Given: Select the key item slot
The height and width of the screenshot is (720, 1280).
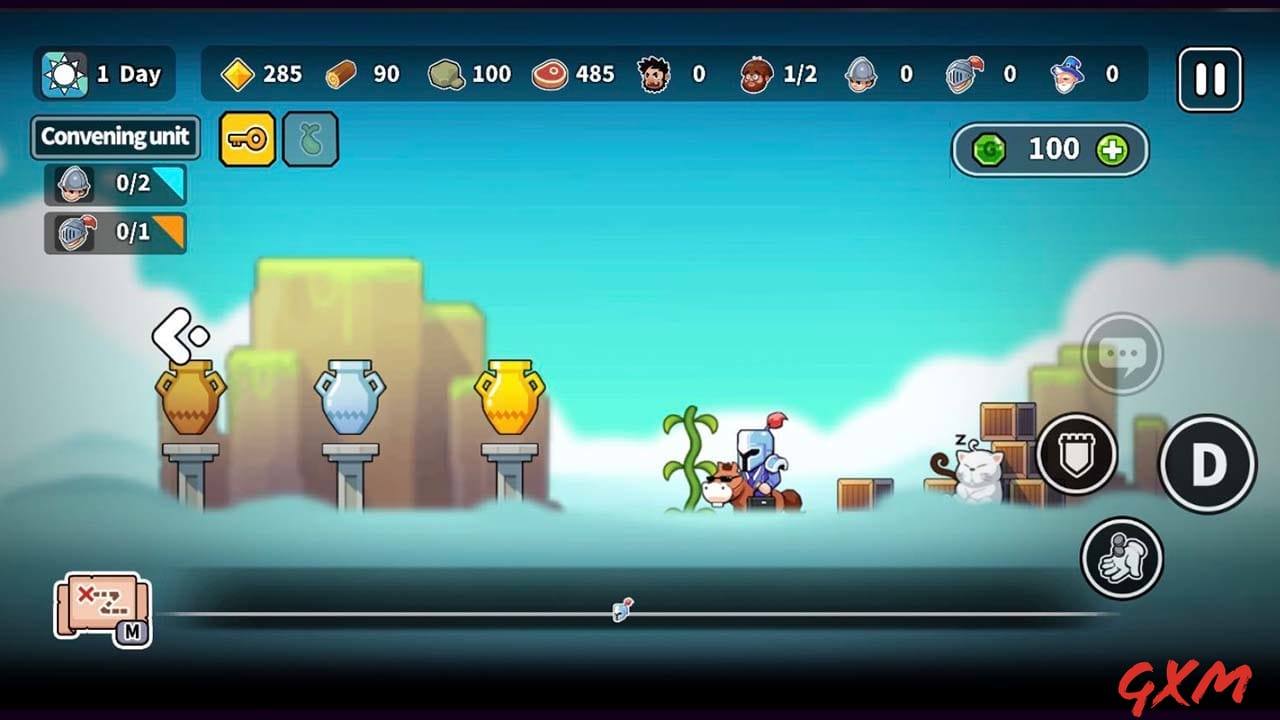Looking at the screenshot, I should click(x=246, y=139).
